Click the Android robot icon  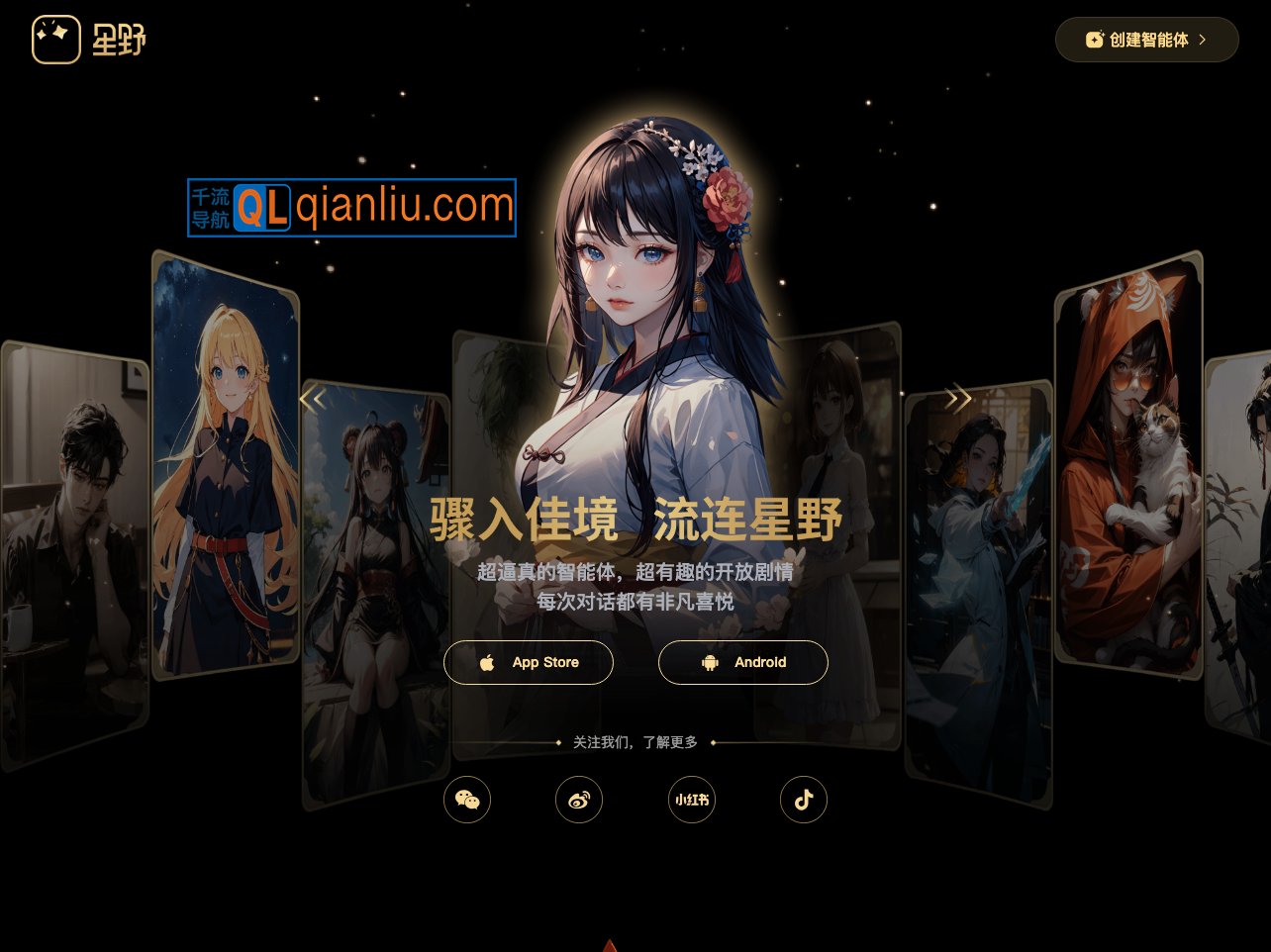pyautogui.click(x=710, y=662)
